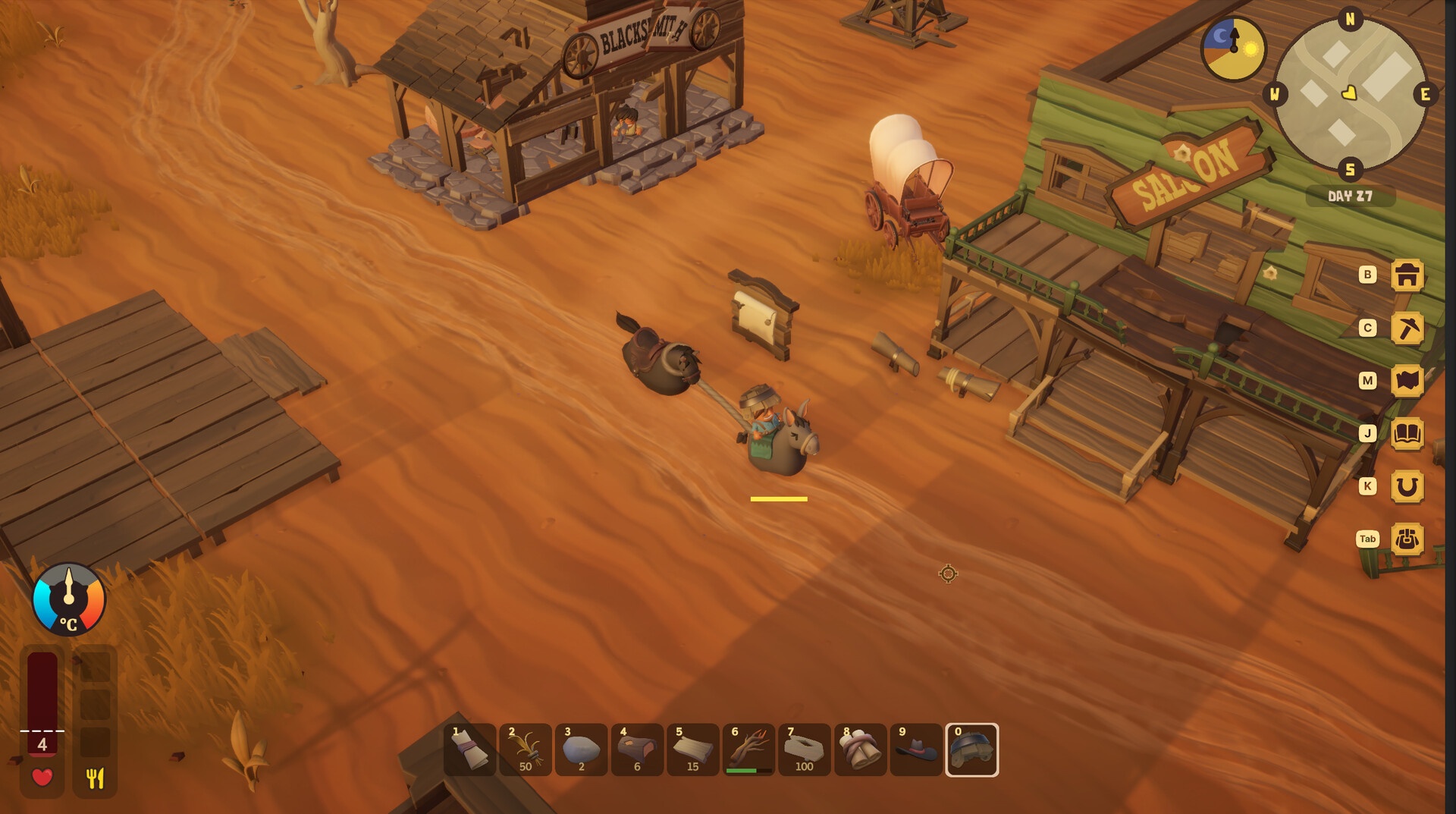Screen dimensions: 1456x814
Task: Select the highlighted saddle slot 0
Action: (x=971, y=750)
